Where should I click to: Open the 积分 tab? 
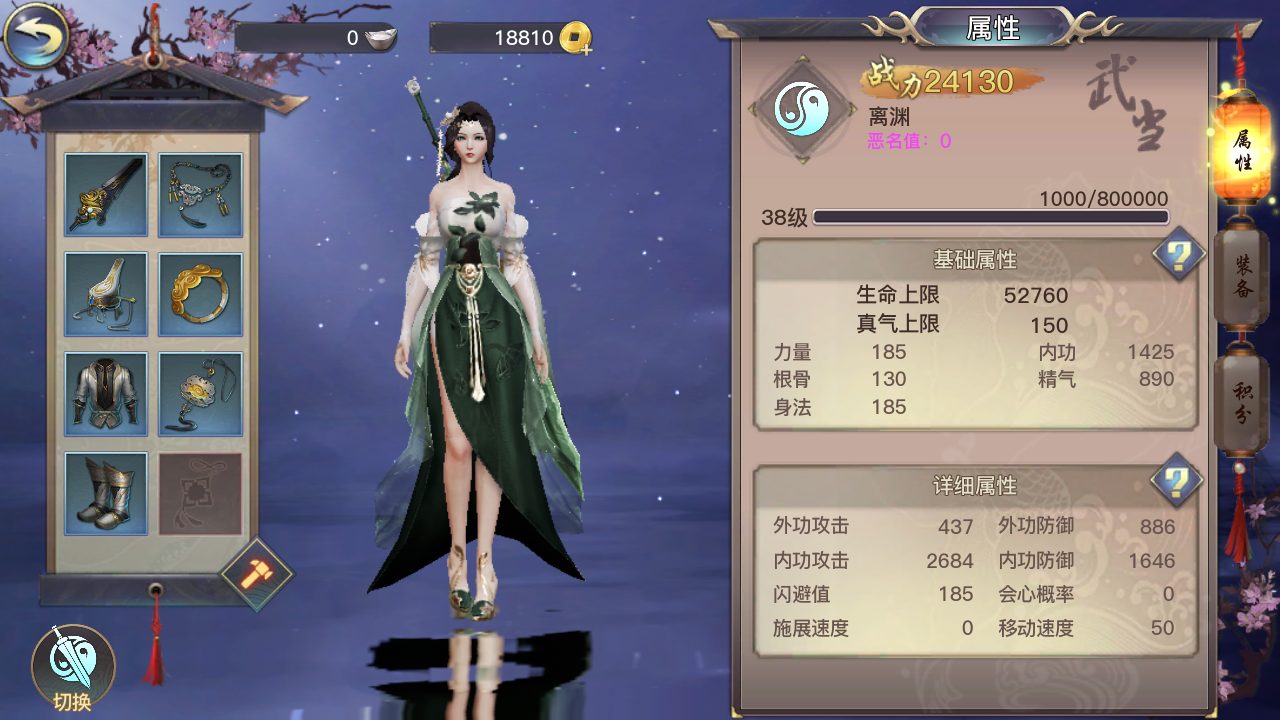click(1242, 399)
